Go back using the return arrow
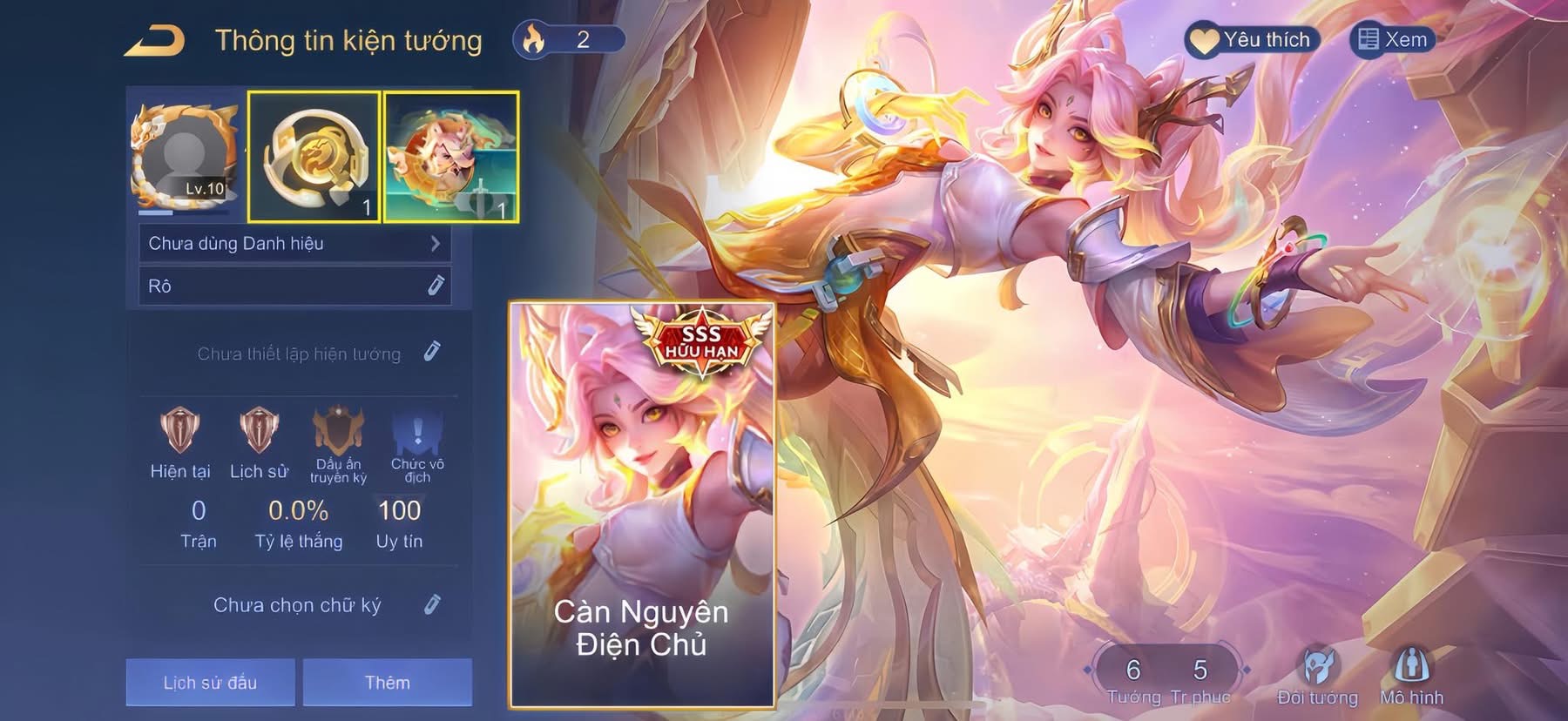Screen dimensions: 1568x721 coord(154,41)
